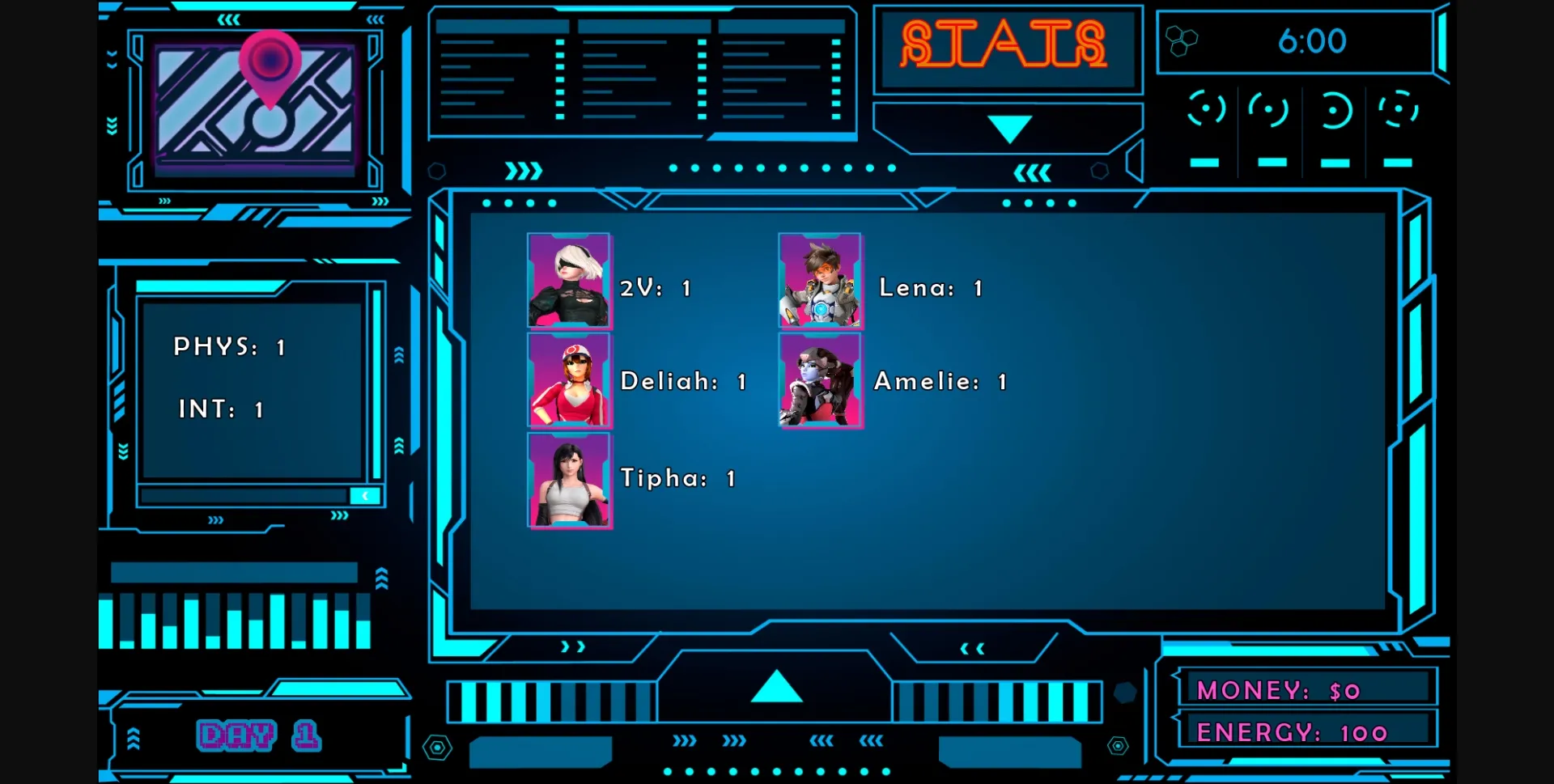Image resolution: width=1554 pixels, height=784 pixels.
Task: Select the first radar dial icon
Action: [1207, 110]
